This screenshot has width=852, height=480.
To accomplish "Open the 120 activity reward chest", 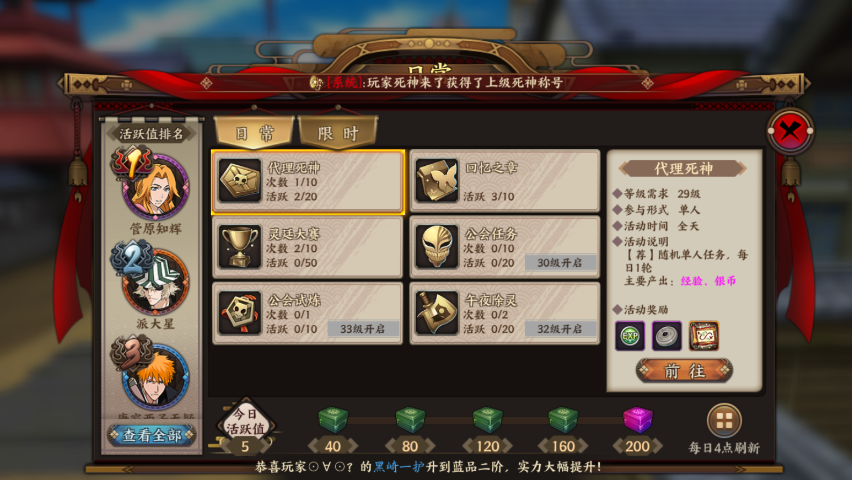I will tap(487, 421).
